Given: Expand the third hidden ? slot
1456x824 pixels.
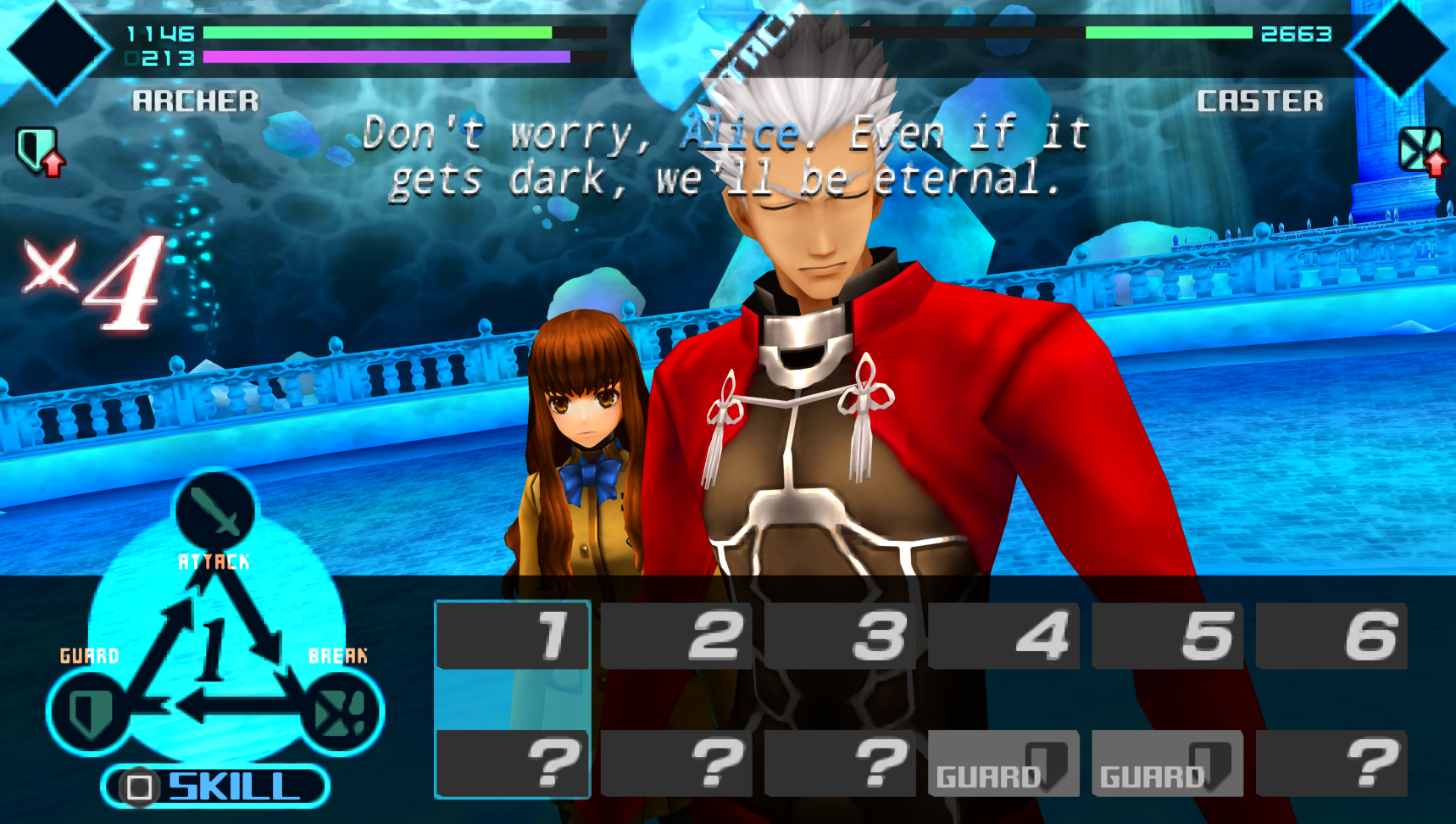Looking at the screenshot, I should (x=840, y=761).
